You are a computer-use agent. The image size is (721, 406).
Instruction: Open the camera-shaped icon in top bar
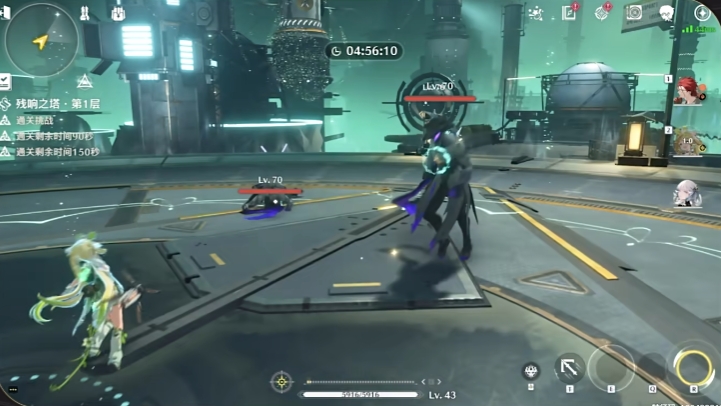(634, 12)
